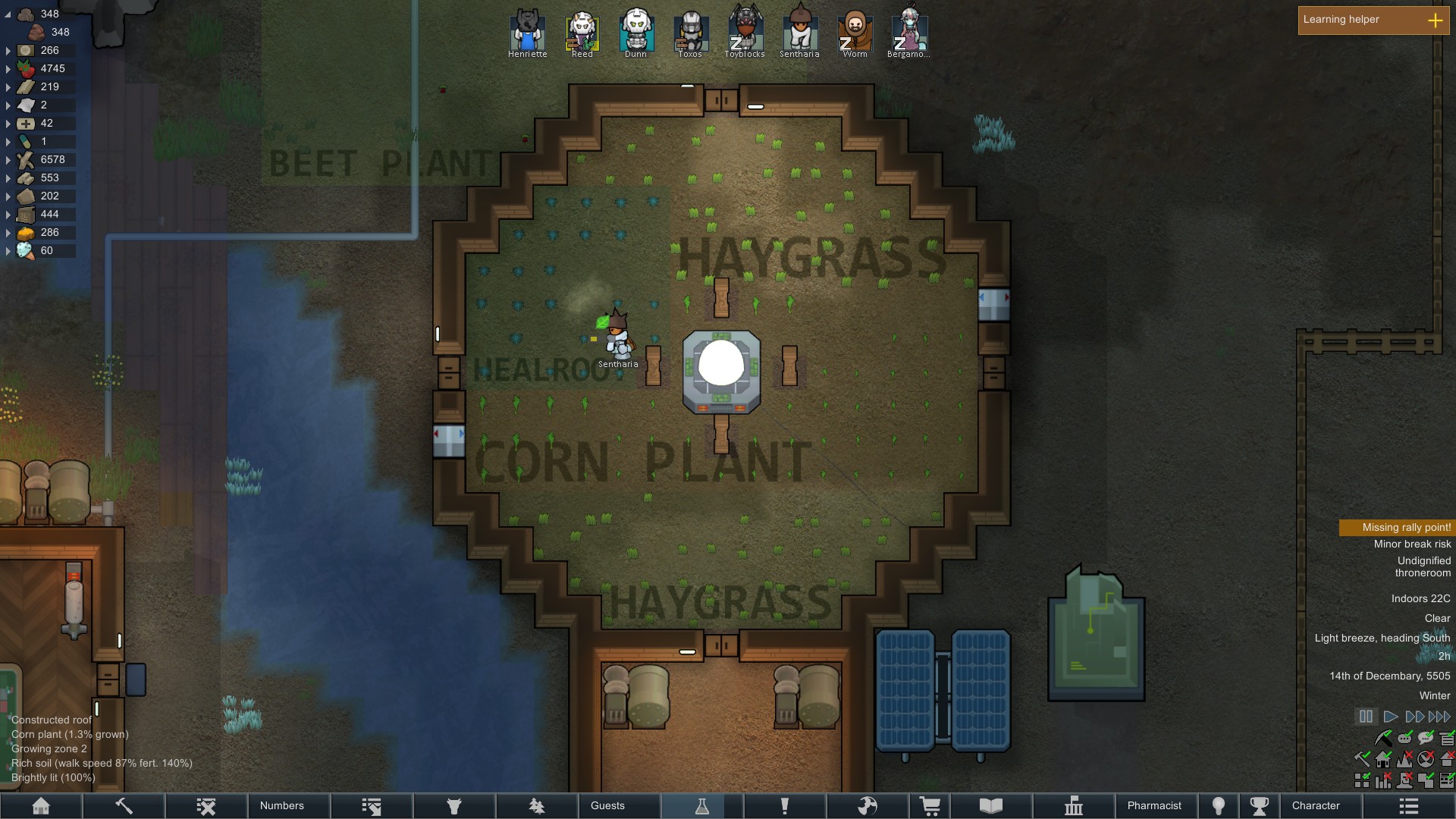Switch to the Pharmacist tab
The image size is (1456, 819).
pos(1155,805)
